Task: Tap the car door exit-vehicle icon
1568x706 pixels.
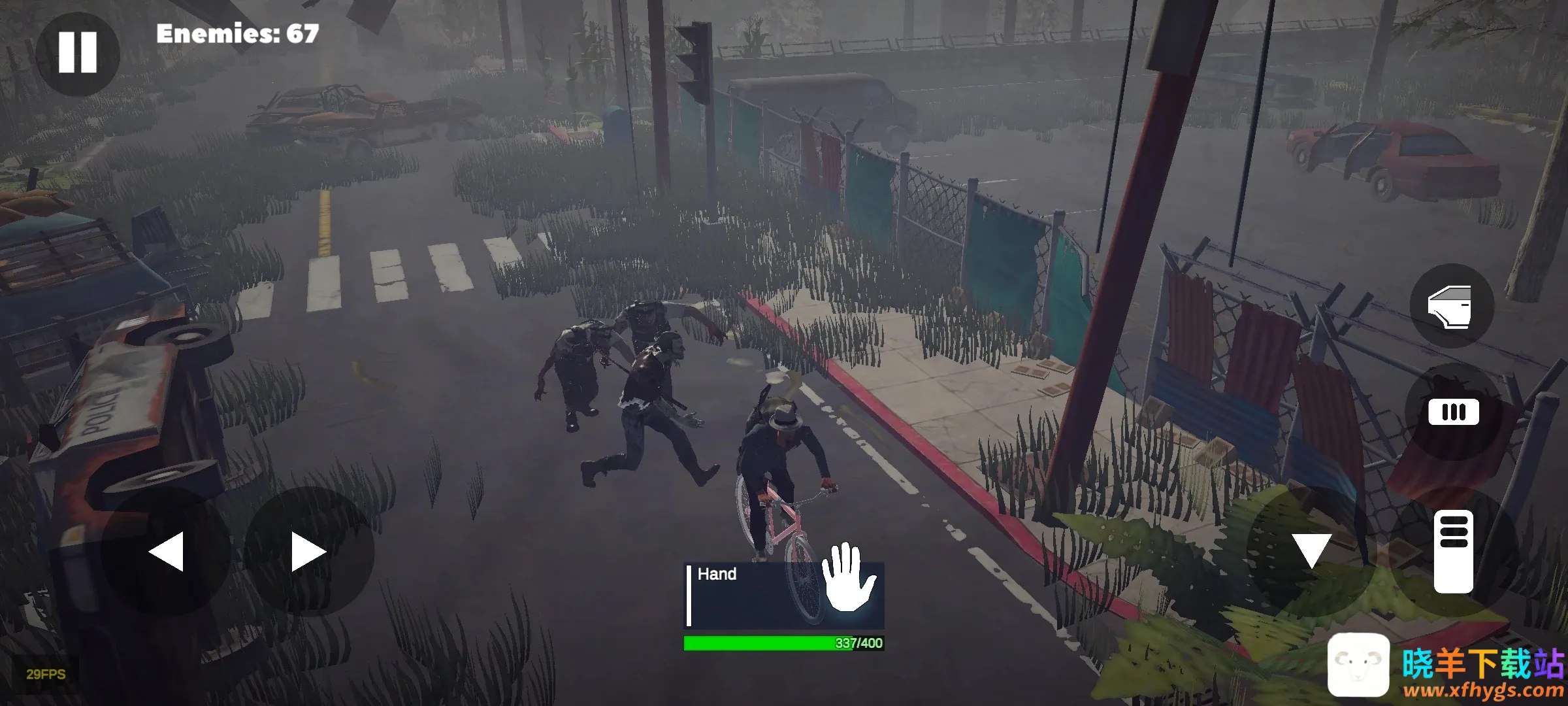Action: click(1451, 306)
